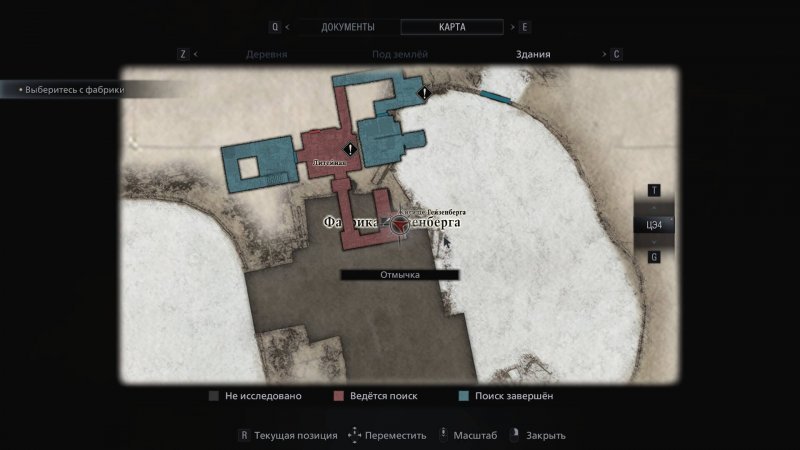The width and height of the screenshot is (800, 450).
Task: Select the Ц34 floor indicator
Action: pos(654,225)
